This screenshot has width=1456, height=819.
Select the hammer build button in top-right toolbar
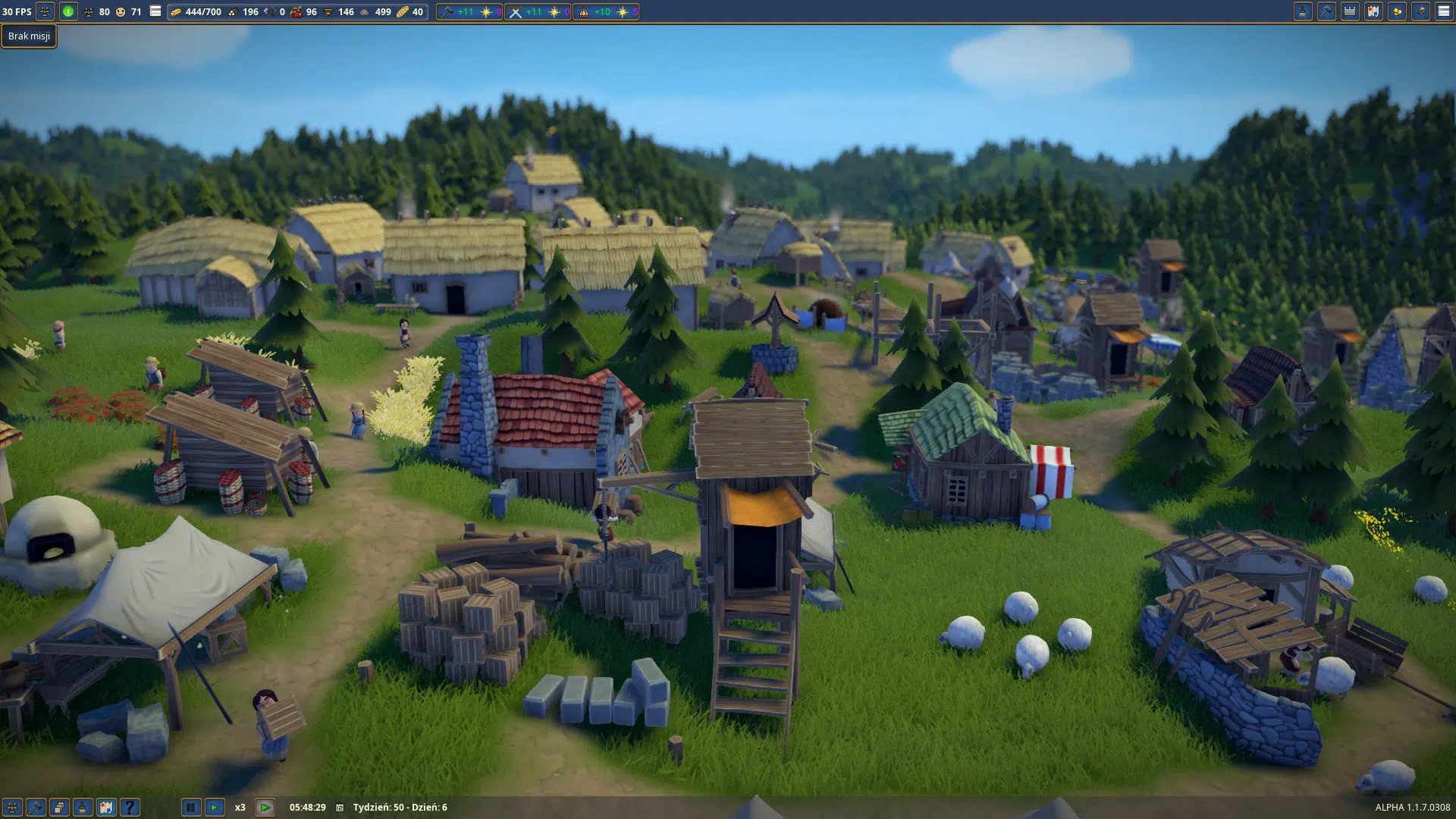coord(1326,11)
